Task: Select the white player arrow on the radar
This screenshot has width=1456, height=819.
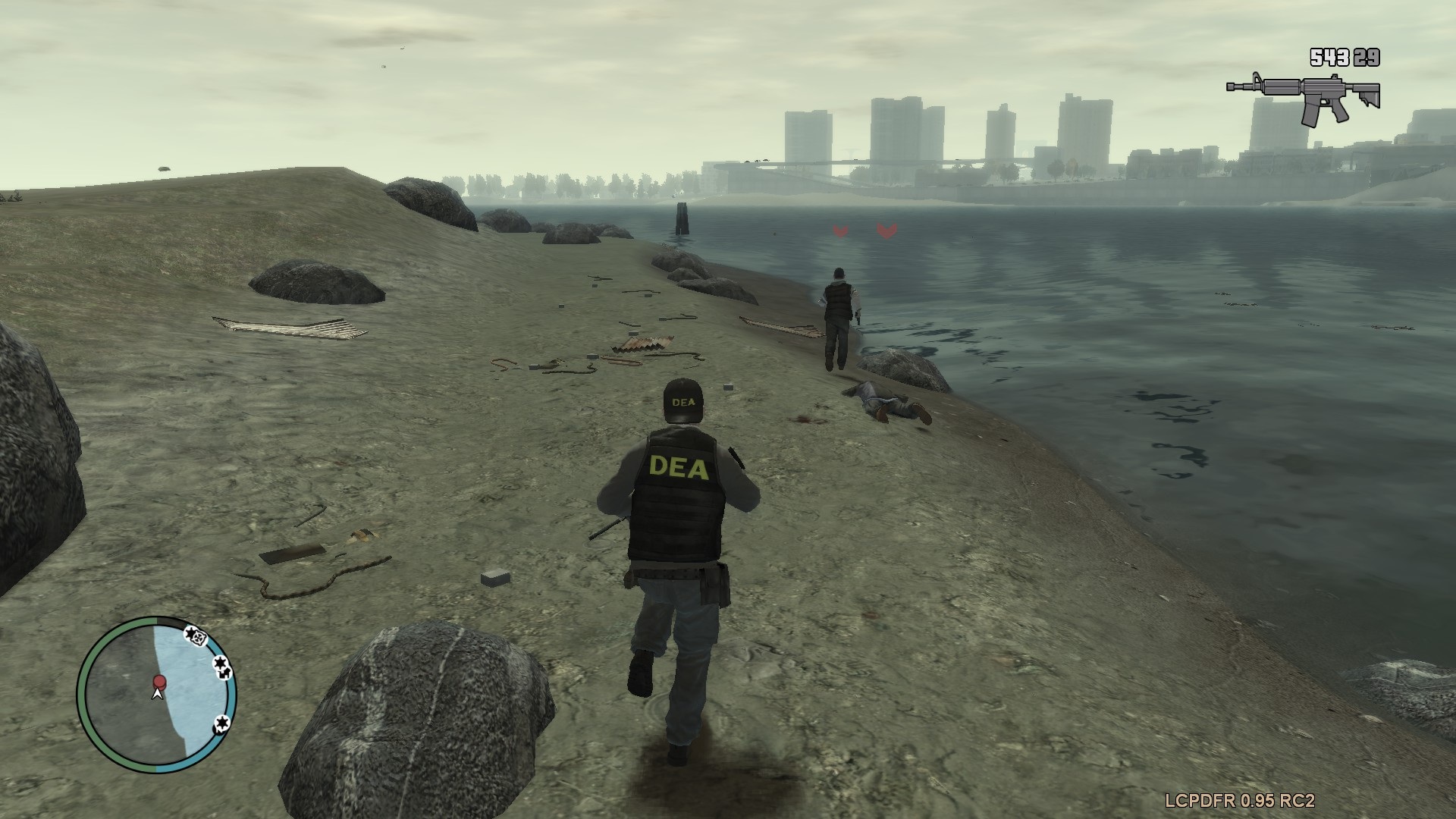Action: 158,693
